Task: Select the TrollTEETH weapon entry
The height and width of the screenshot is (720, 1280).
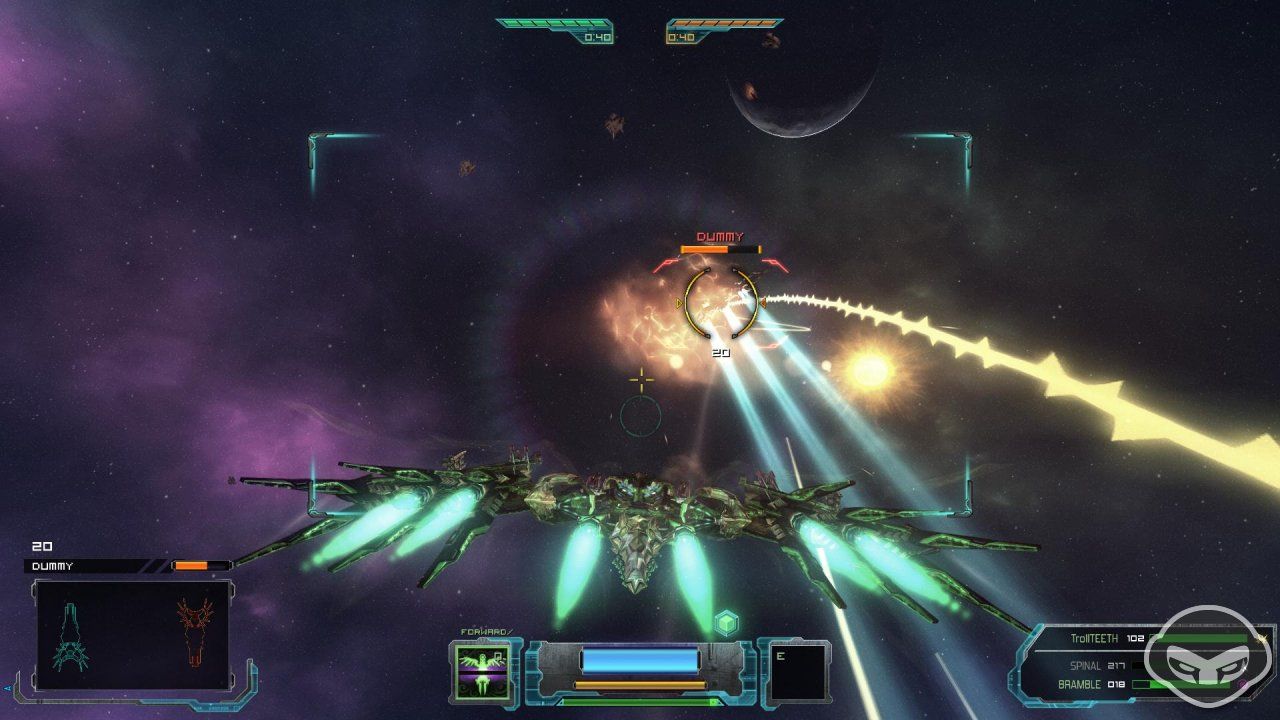Action: 1095,638
